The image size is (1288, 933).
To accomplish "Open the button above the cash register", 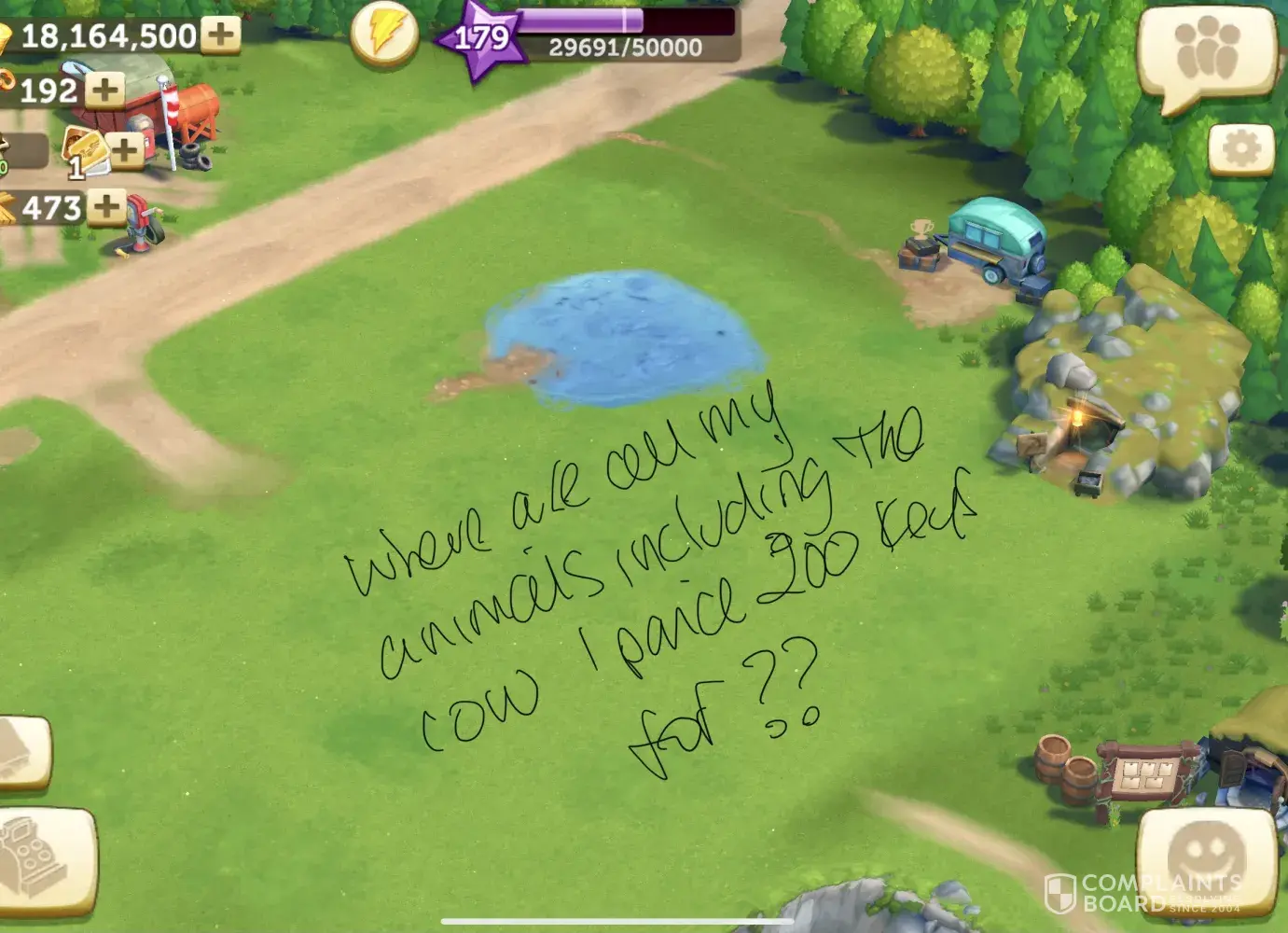I will tap(23, 754).
